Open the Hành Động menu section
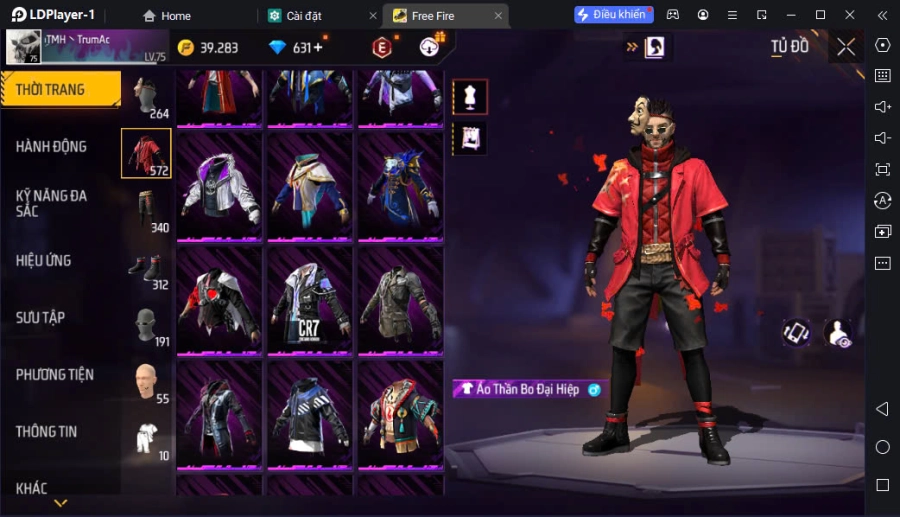Image resolution: width=900 pixels, height=517 pixels. point(52,146)
